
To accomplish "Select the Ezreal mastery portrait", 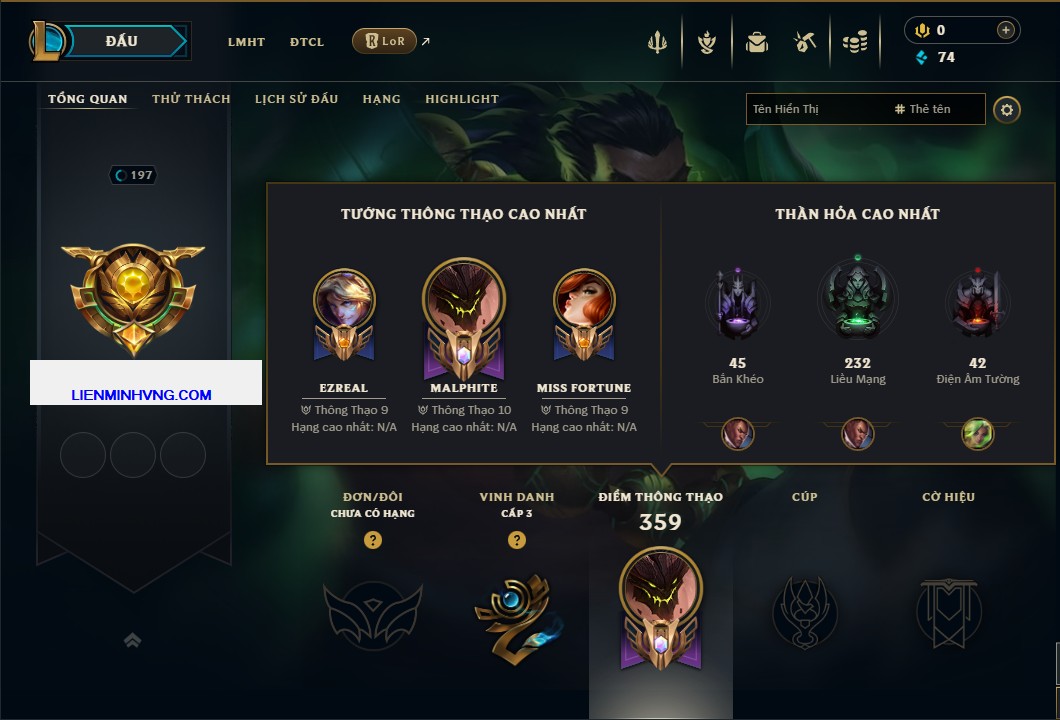I will [344, 300].
